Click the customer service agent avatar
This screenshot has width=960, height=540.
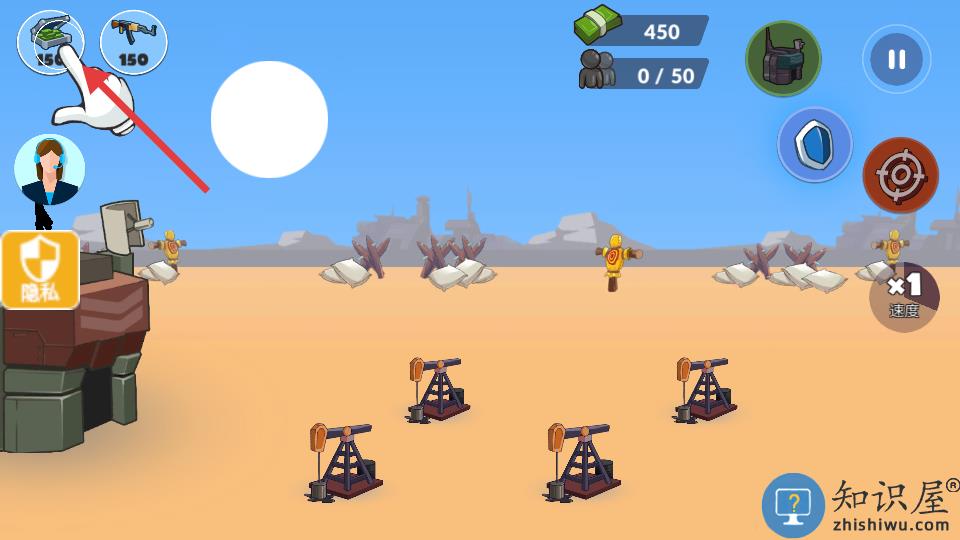click(49, 169)
